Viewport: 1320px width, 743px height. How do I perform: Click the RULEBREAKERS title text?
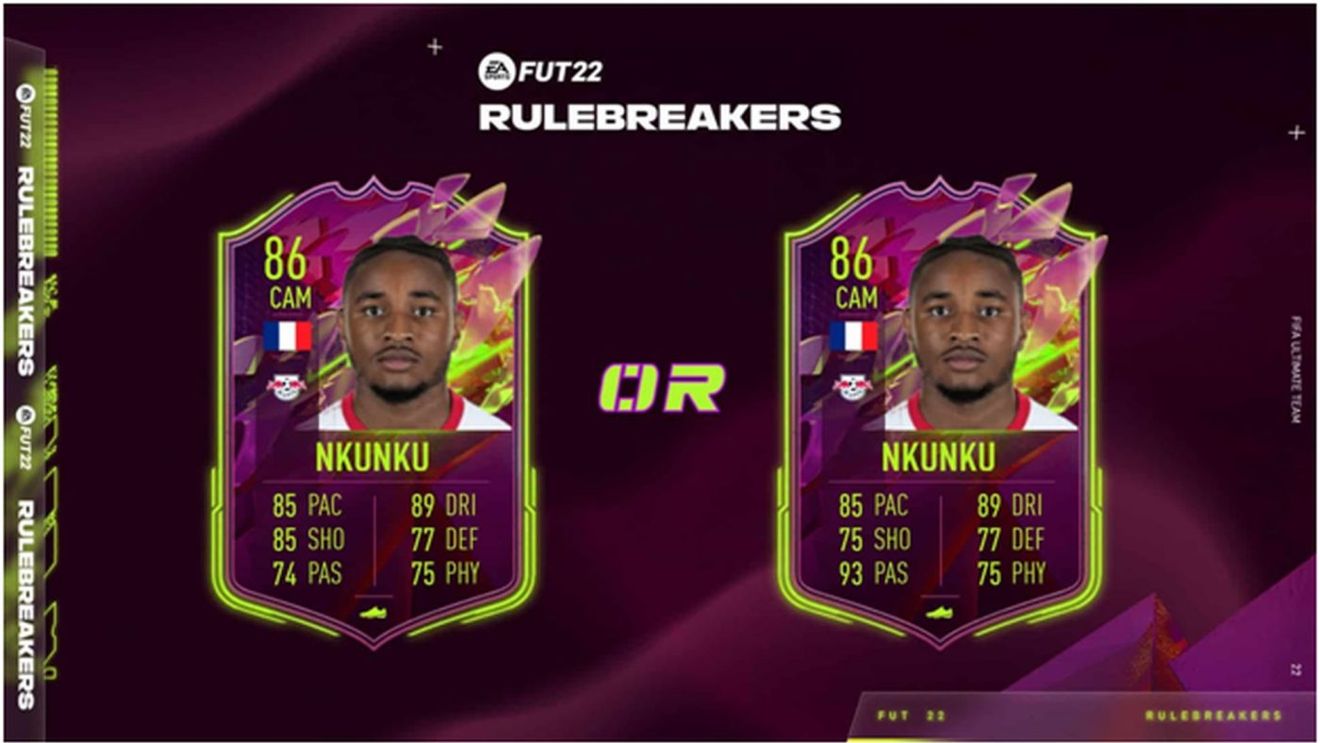click(x=660, y=116)
